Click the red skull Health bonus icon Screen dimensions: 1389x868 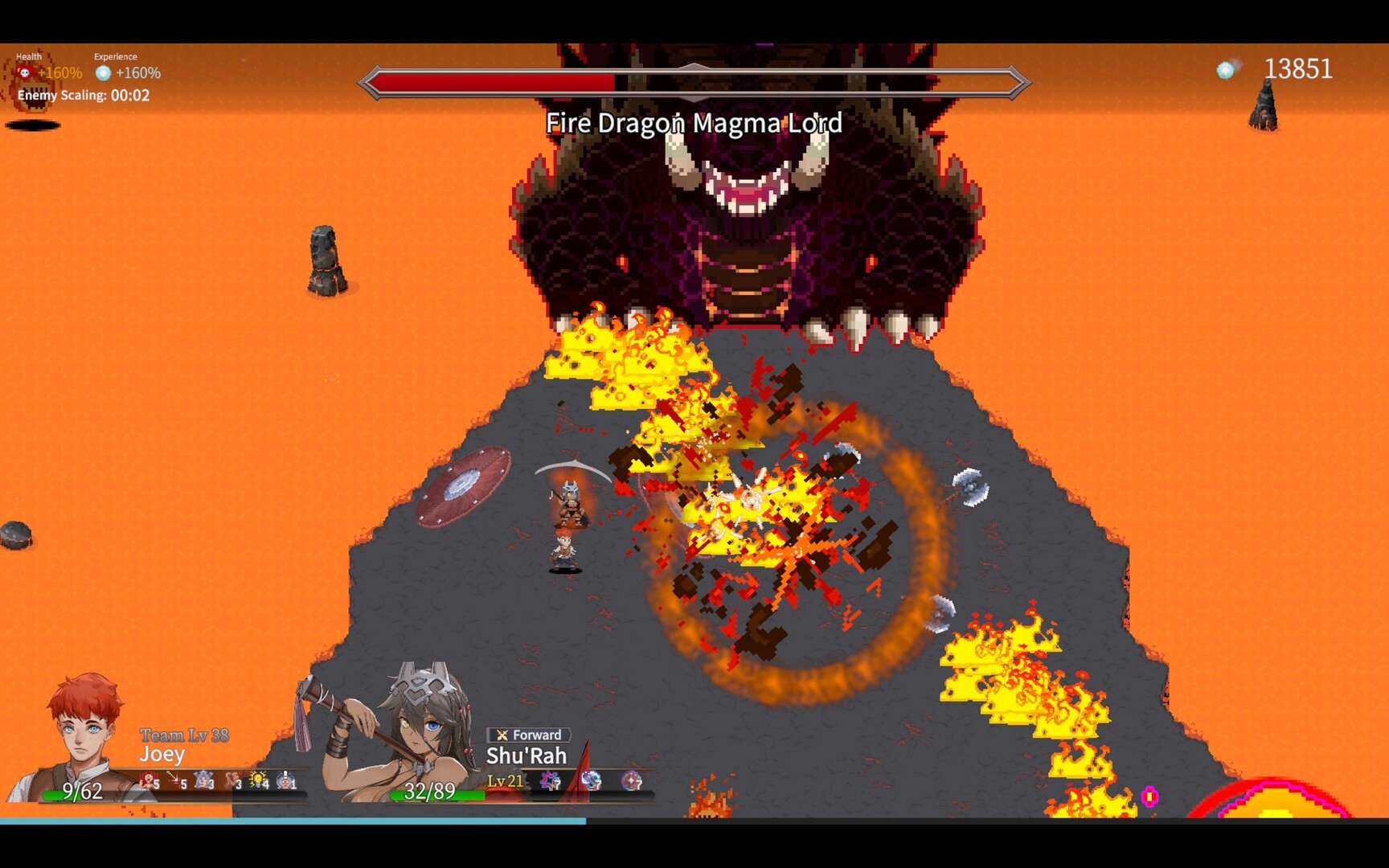(x=25, y=73)
